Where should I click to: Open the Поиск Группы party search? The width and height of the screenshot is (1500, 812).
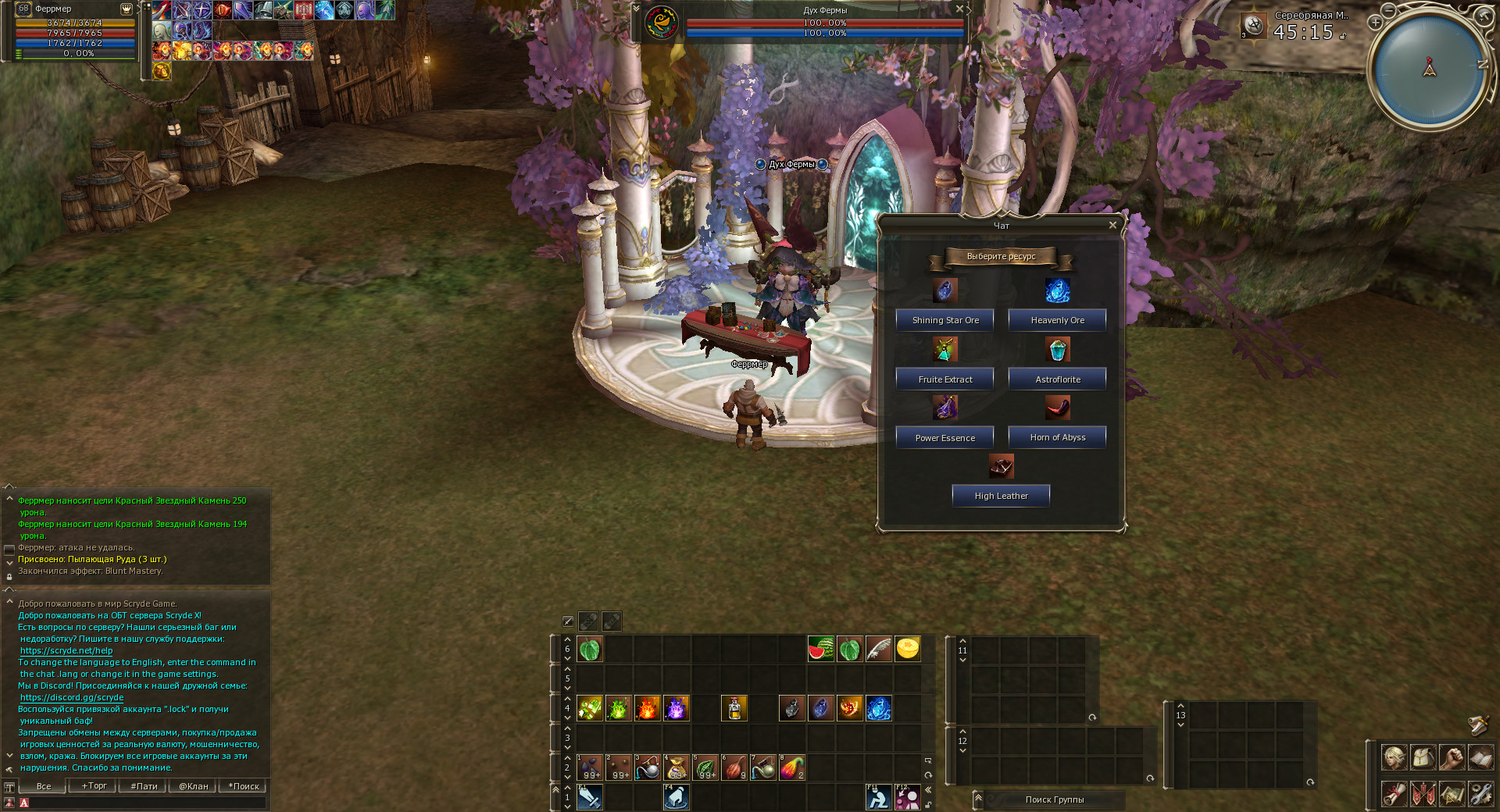(x=1054, y=800)
